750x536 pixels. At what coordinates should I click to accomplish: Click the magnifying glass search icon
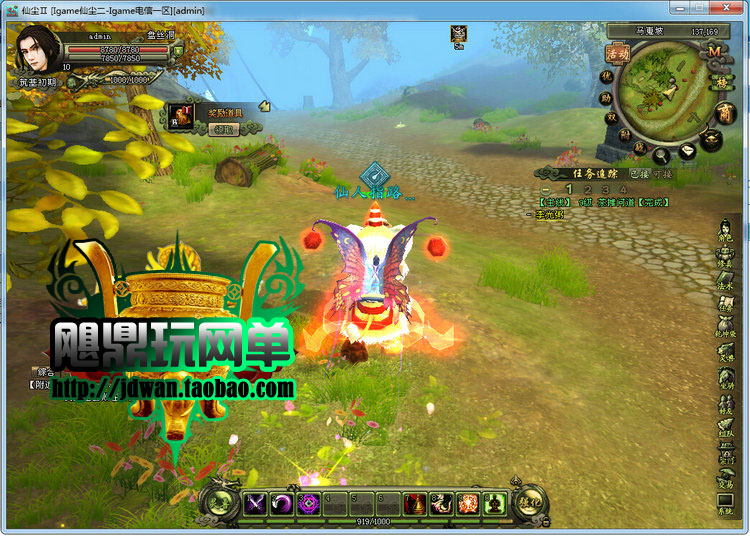point(661,156)
